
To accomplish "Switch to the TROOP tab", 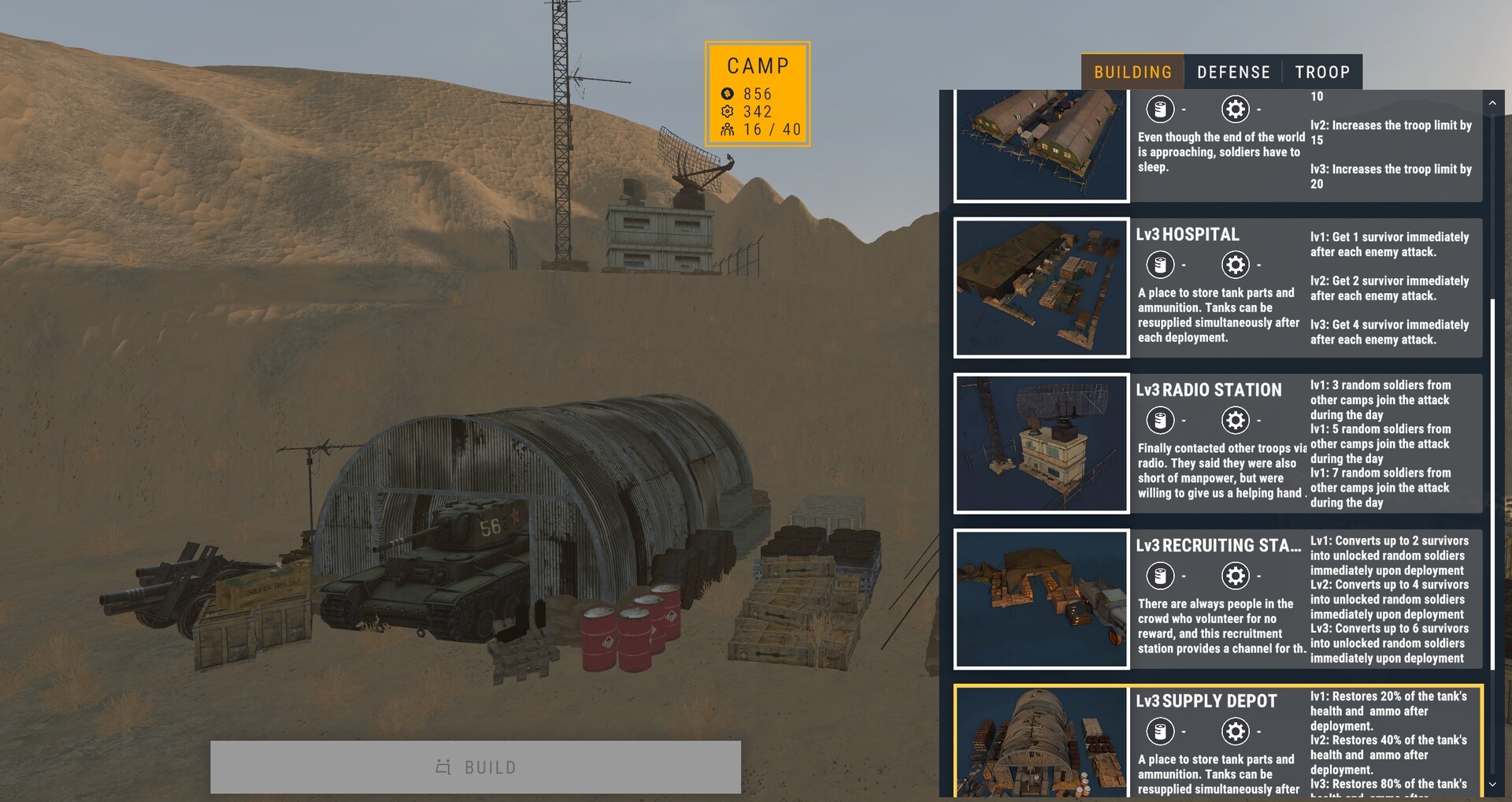I will 1322,72.
